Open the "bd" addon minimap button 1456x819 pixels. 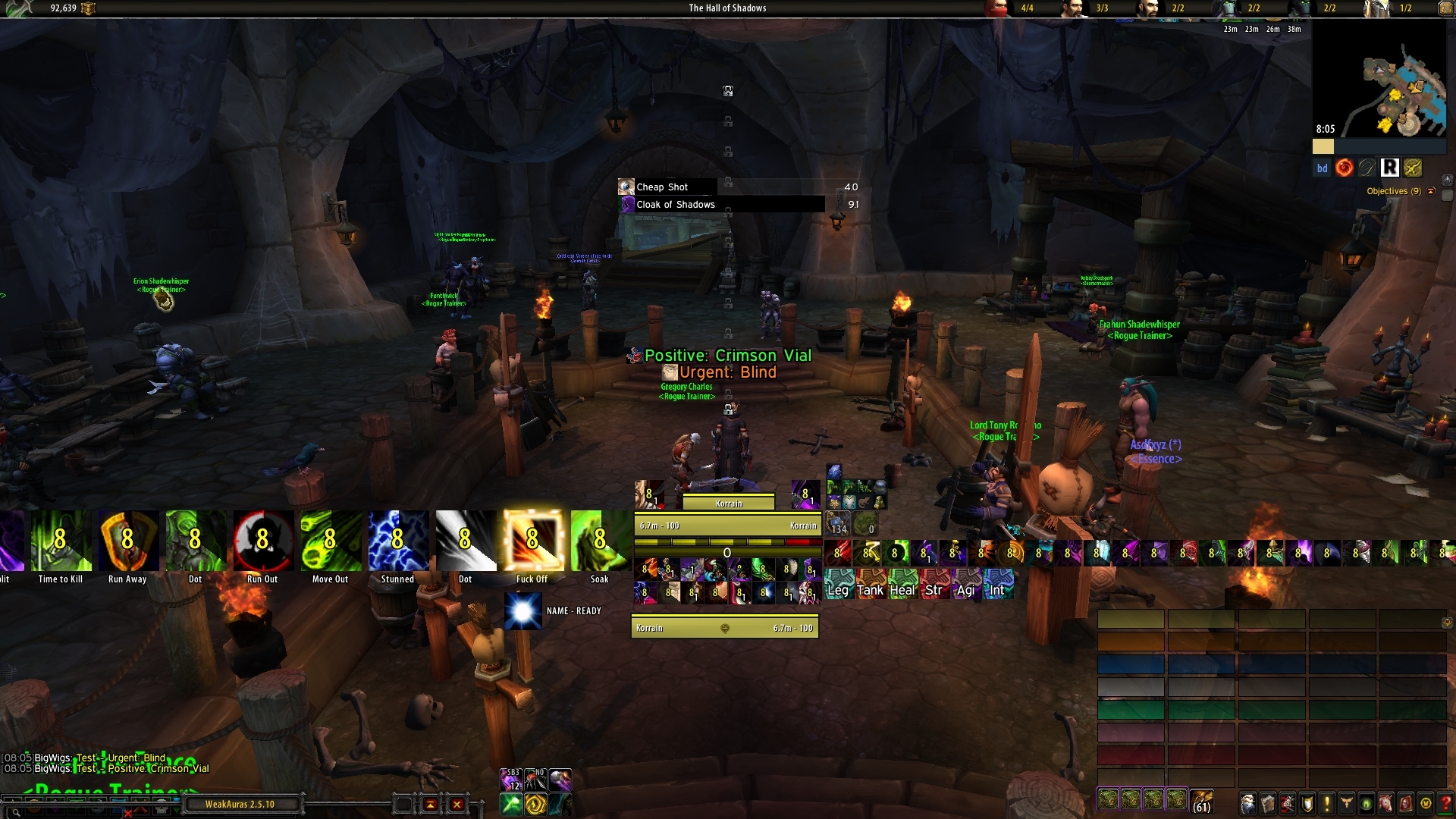click(1322, 168)
